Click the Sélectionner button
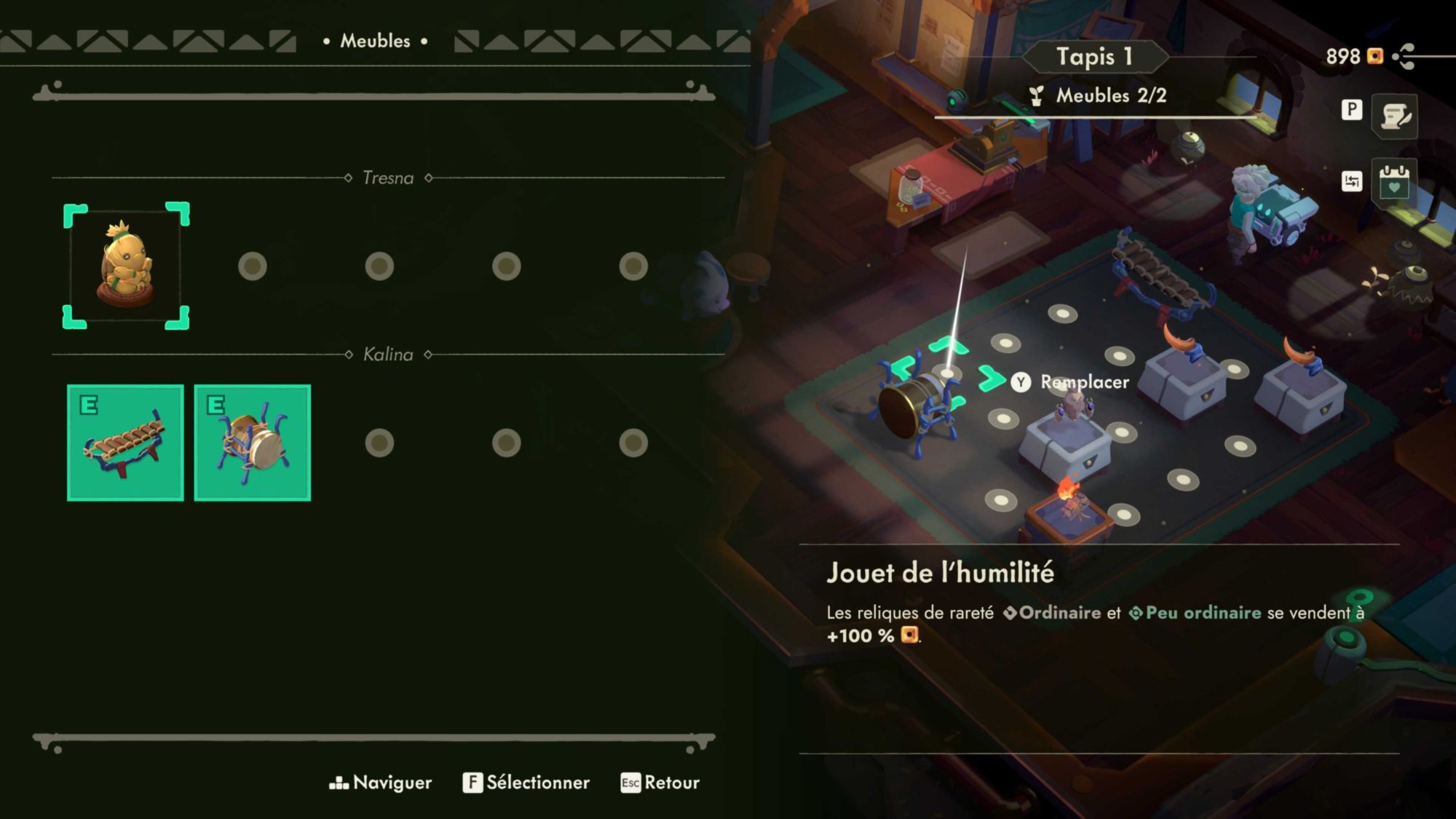The image size is (1456, 819). 526,783
